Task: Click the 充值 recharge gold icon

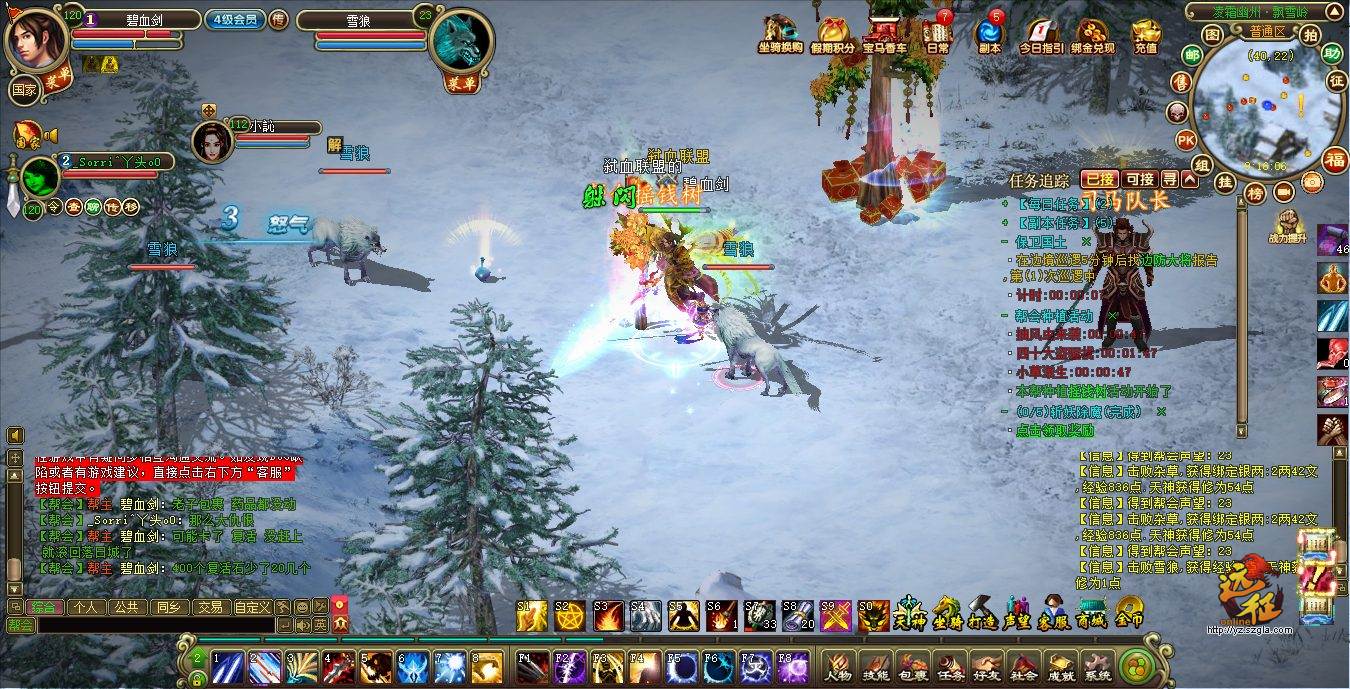Action: click(1145, 33)
